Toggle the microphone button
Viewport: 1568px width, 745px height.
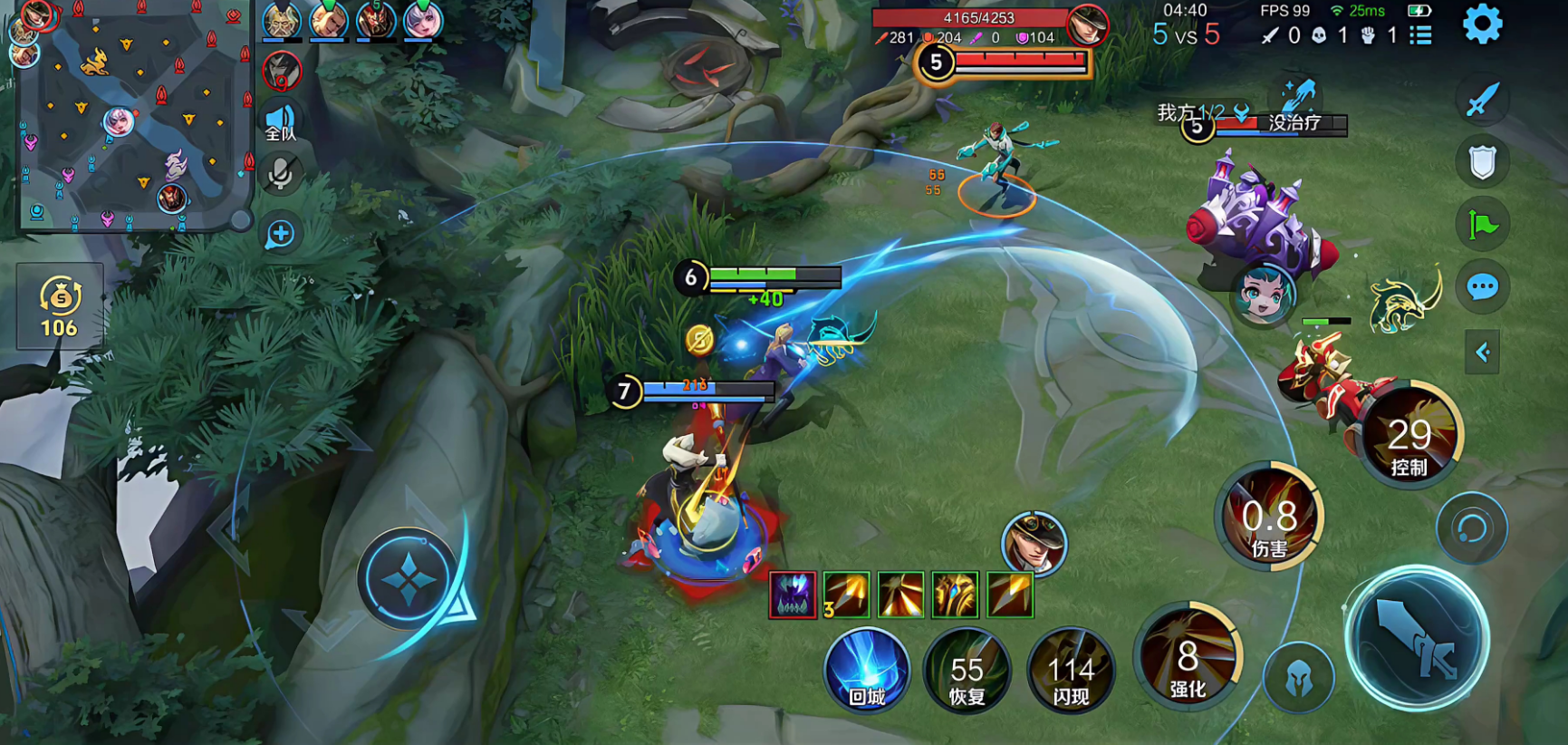(x=281, y=174)
